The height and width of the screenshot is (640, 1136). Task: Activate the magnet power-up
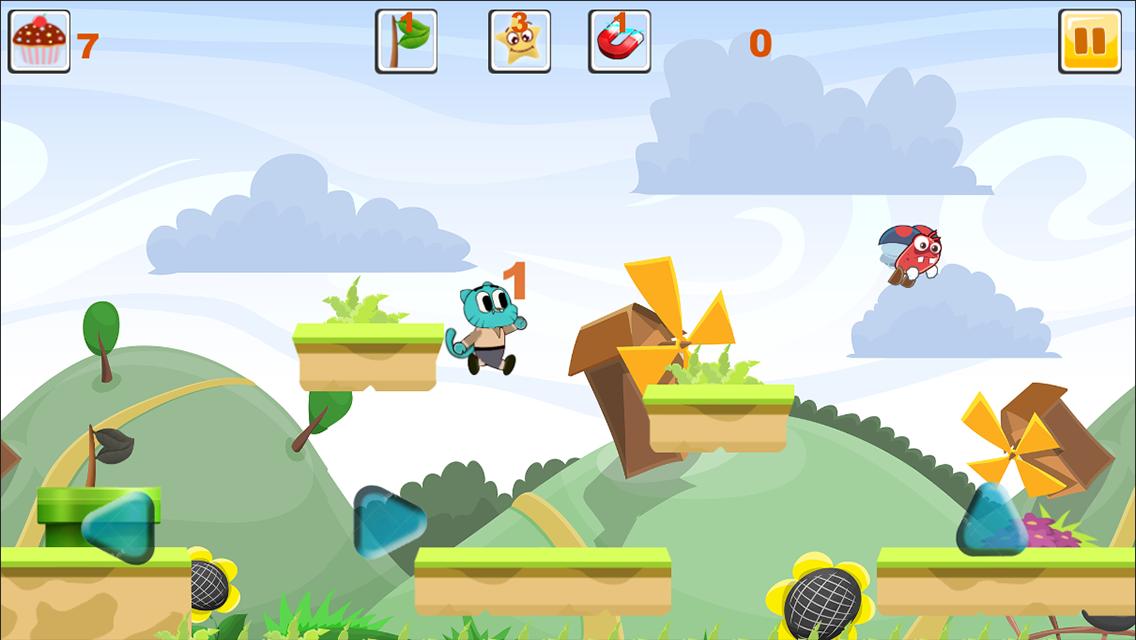coord(619,41)
